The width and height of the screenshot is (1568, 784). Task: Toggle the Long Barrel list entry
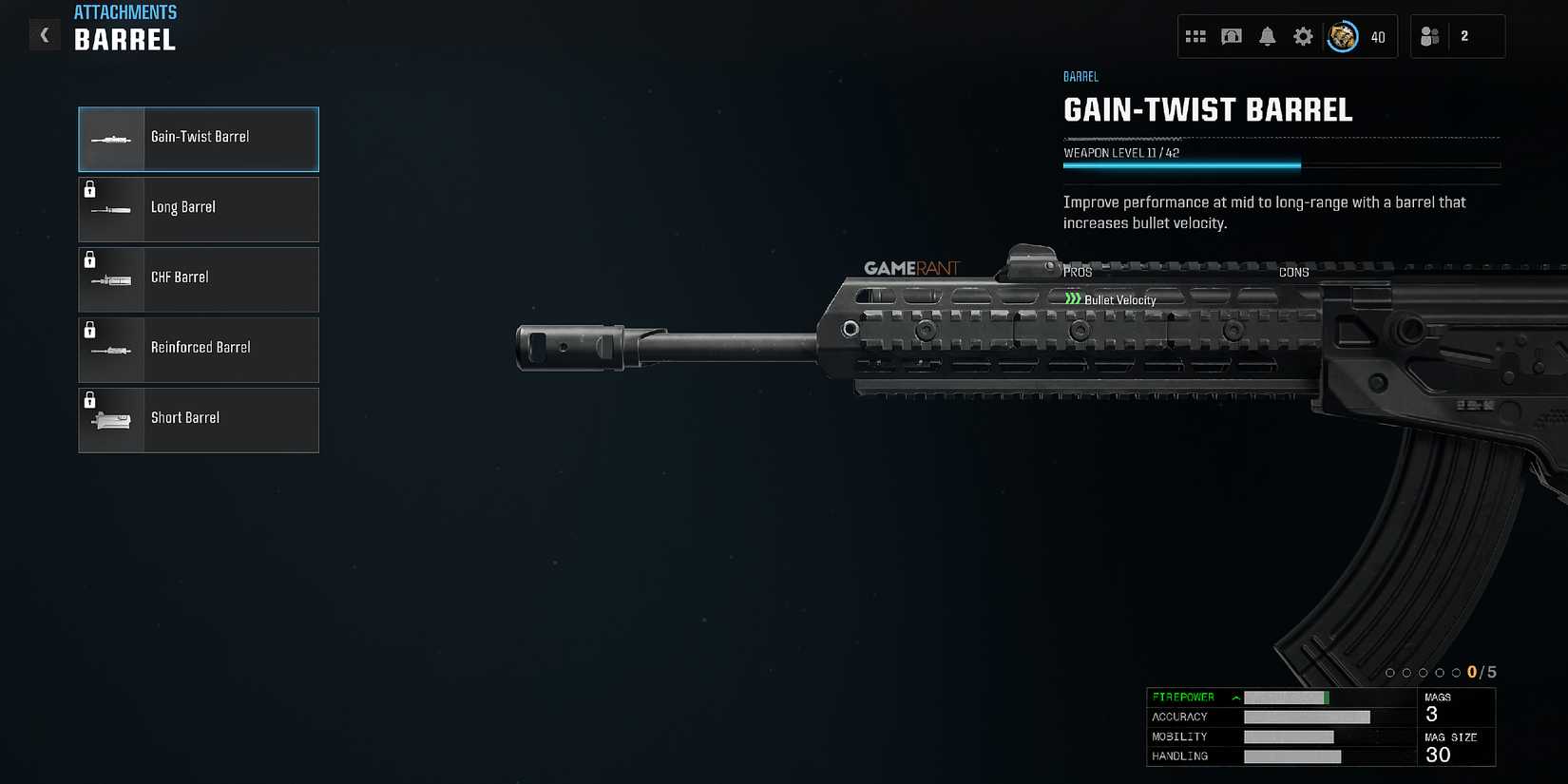[x=198, y=209]
